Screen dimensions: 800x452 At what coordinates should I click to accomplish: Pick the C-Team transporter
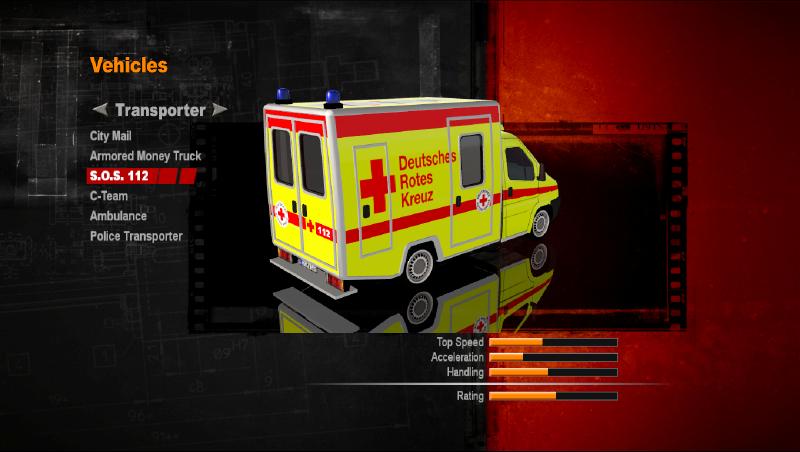pyautogui.click(x=108, y=196)
